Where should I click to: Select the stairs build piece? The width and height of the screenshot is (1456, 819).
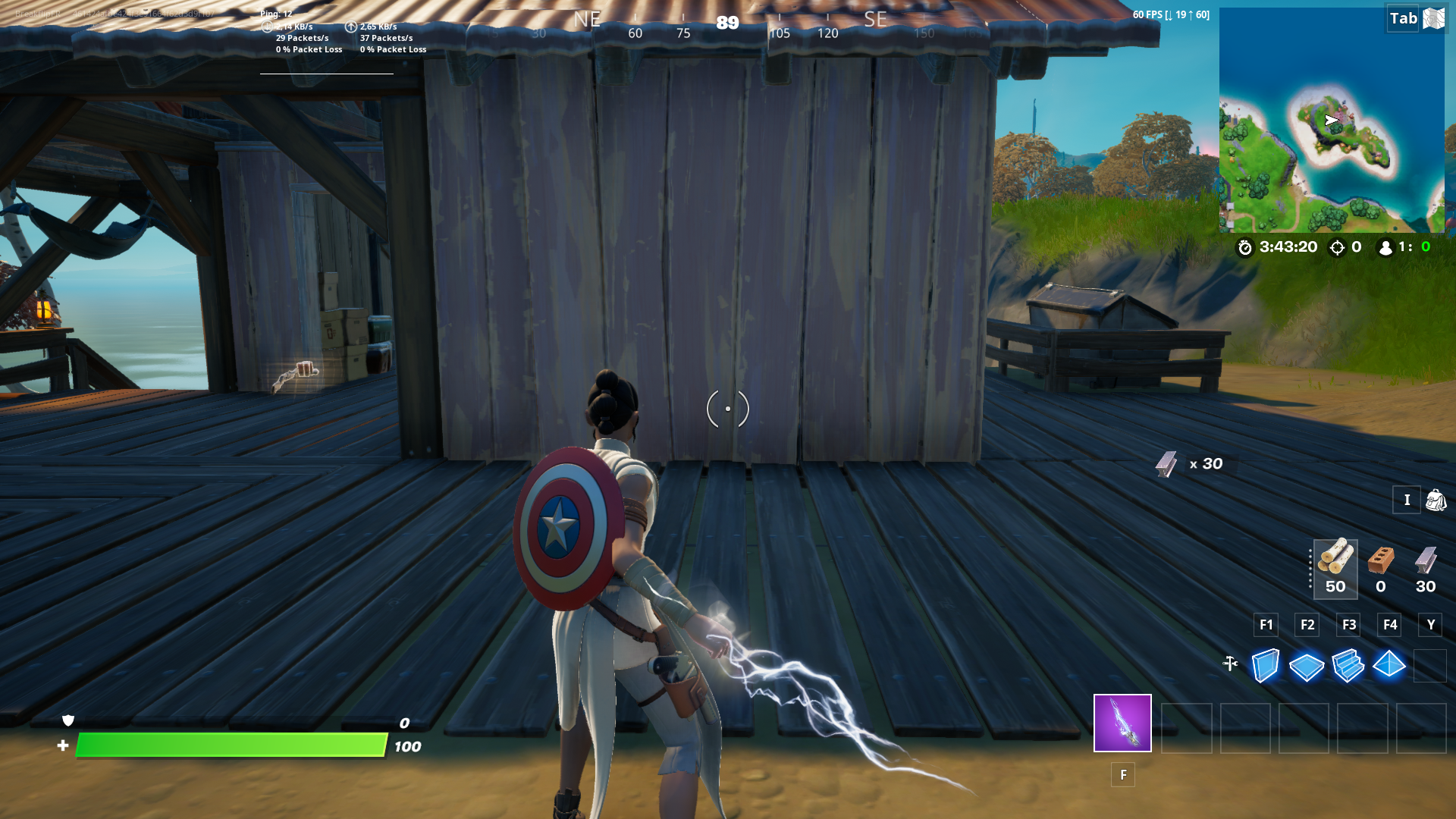point(1348,667)
